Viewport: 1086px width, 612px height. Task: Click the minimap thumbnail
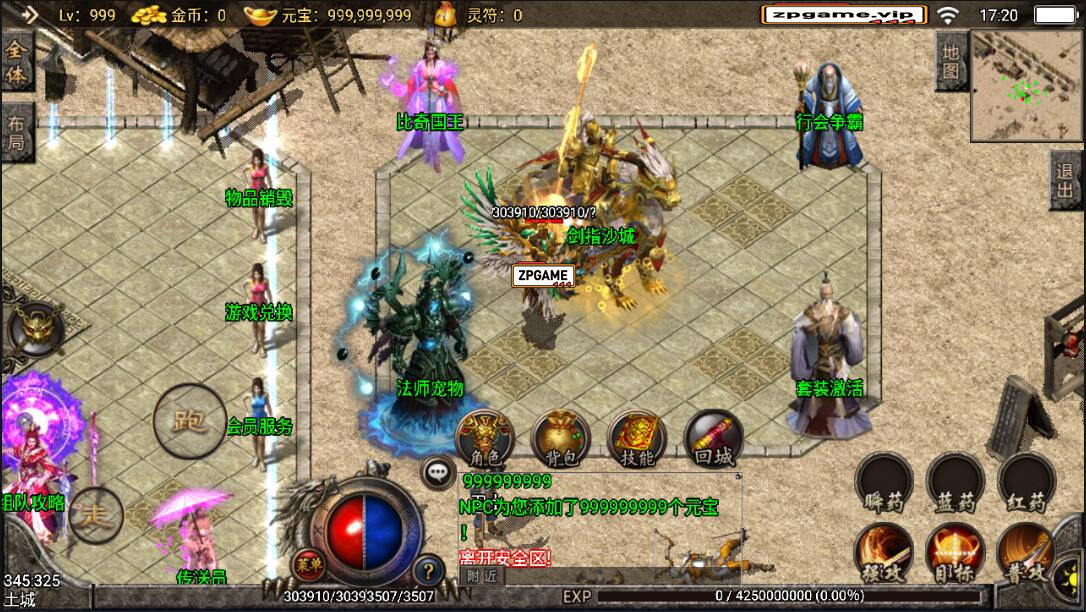[x=1027, y=85]
